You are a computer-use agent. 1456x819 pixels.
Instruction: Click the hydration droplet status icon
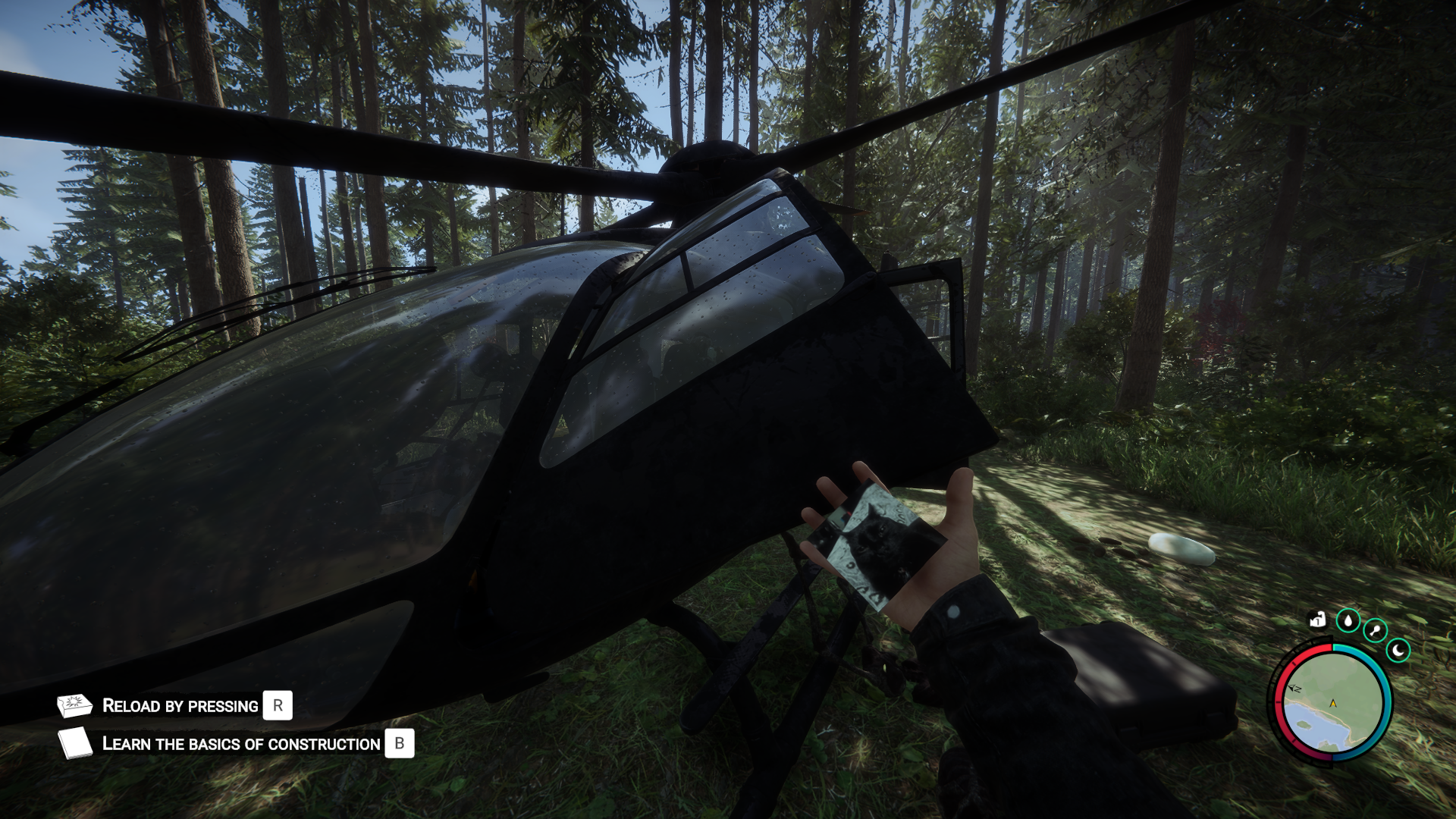pos(1348,620)
